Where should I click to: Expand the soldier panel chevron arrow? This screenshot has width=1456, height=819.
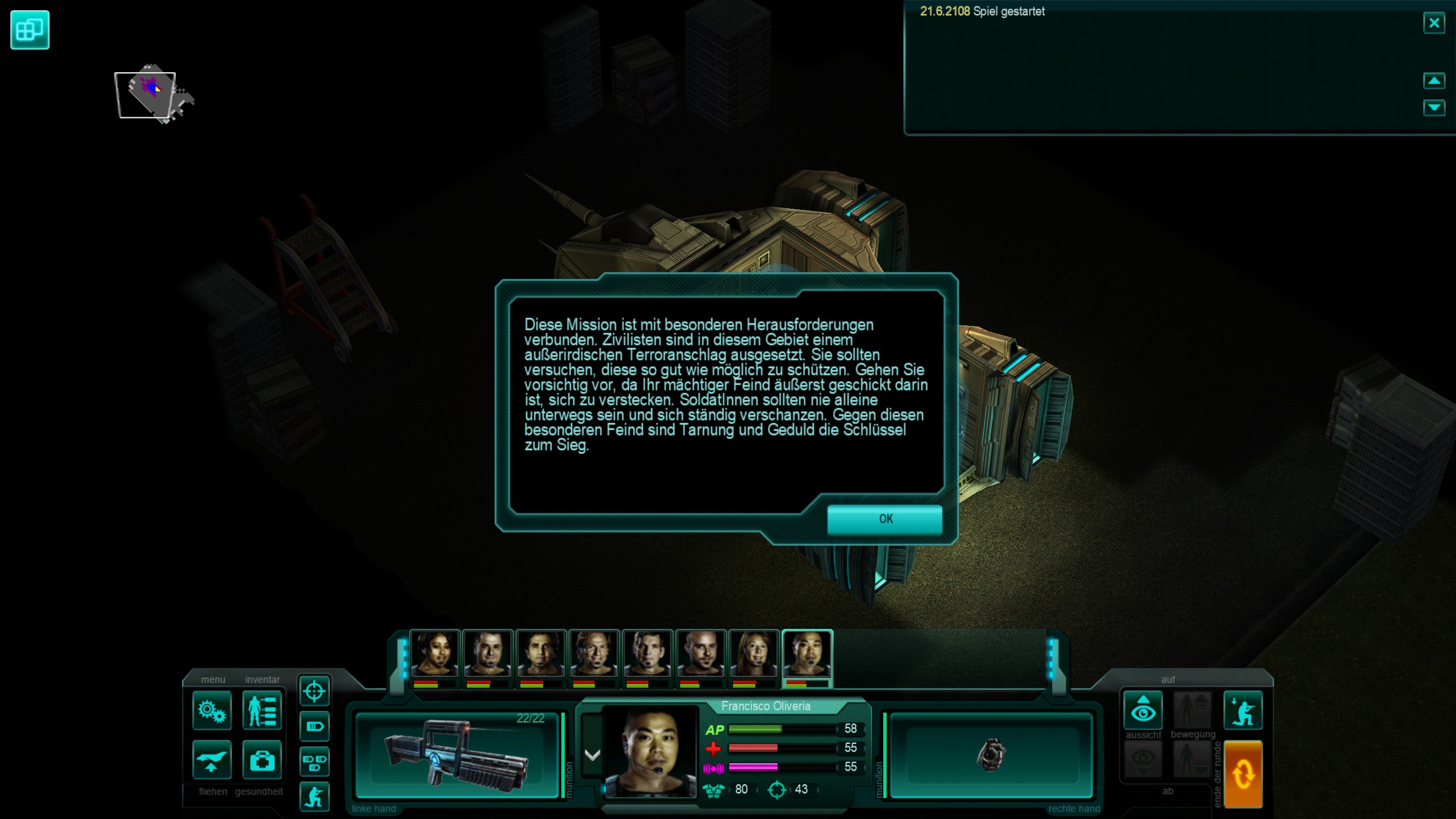(x=592, y=755)
